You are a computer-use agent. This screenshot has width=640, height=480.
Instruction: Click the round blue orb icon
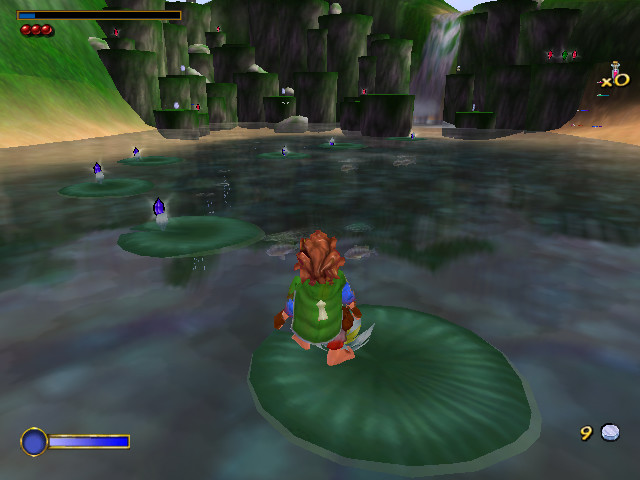tap(34, 441)
